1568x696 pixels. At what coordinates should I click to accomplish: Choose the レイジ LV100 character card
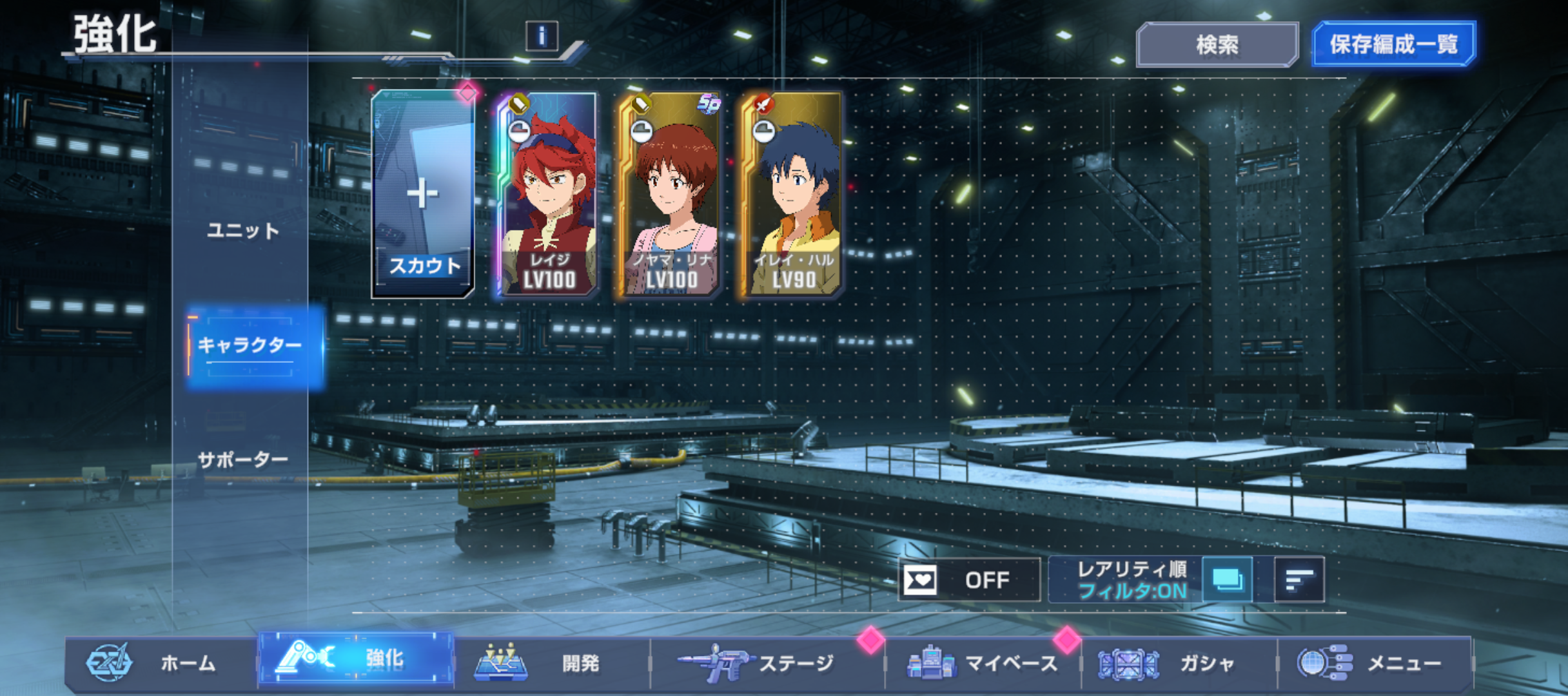(548, 195)
